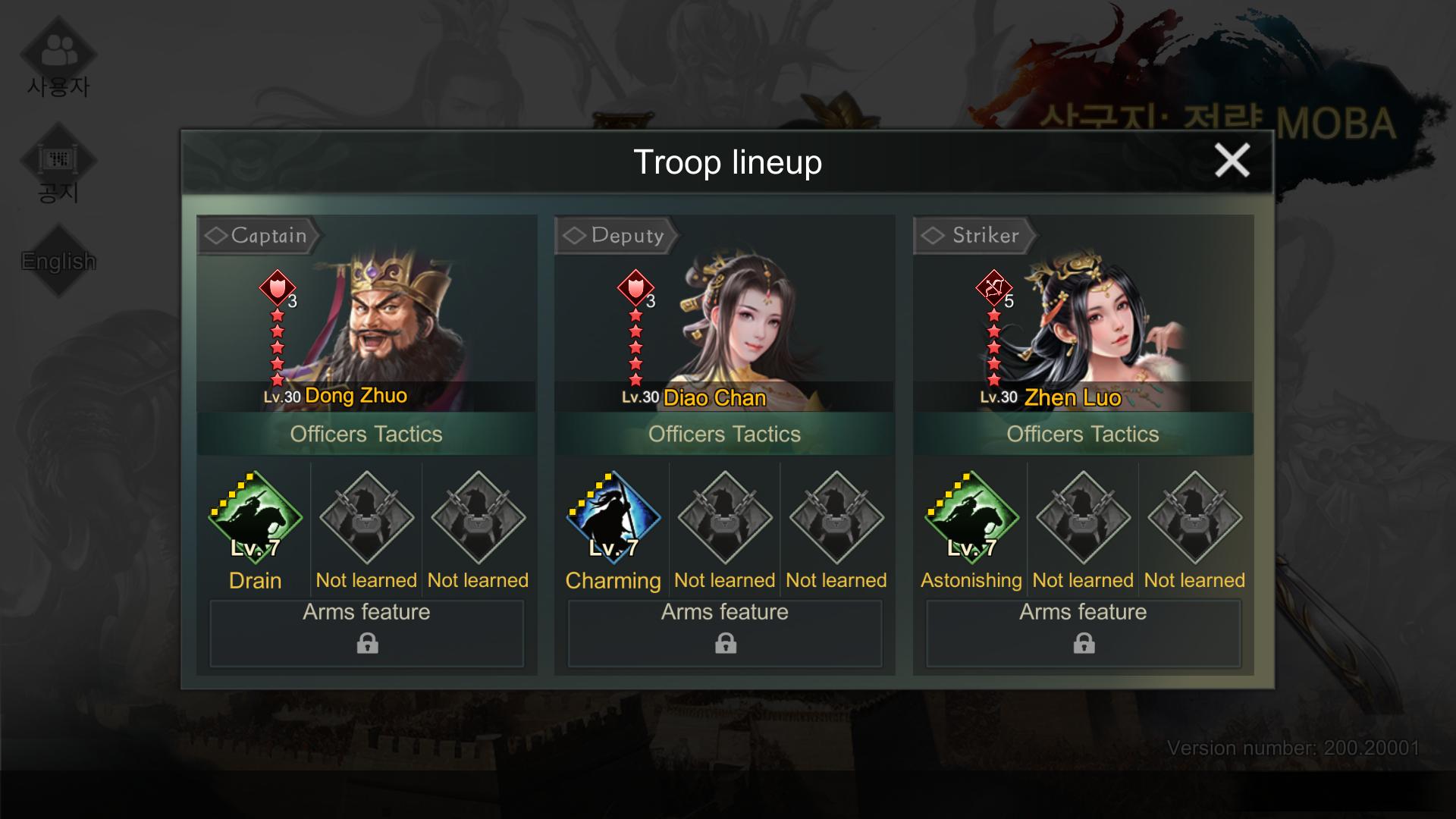Click Zhen Luo's locked Arms feature

pyautogui.click(x=1083, y=633)
